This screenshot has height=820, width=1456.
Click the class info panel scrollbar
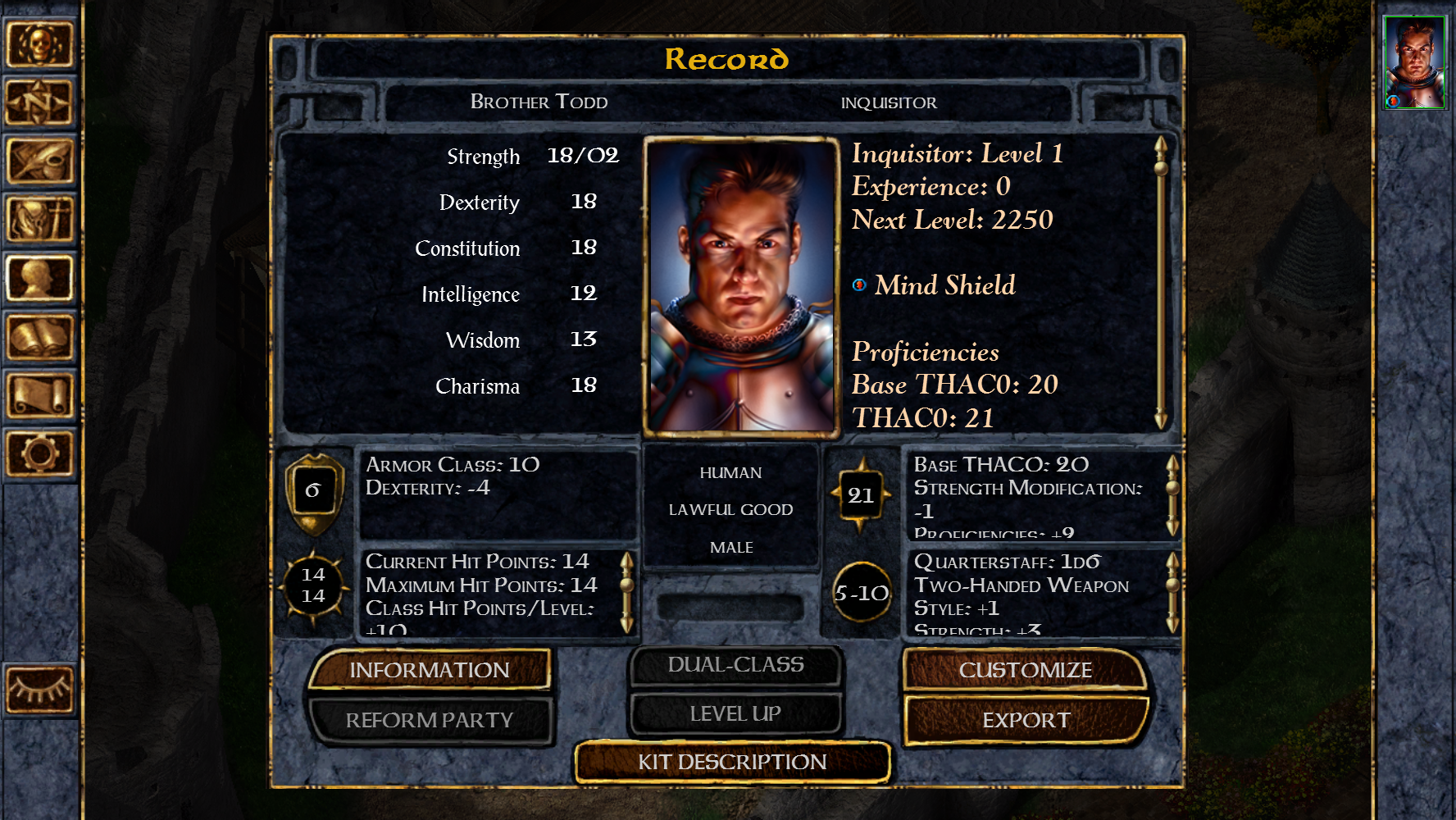click(1161, 283)
